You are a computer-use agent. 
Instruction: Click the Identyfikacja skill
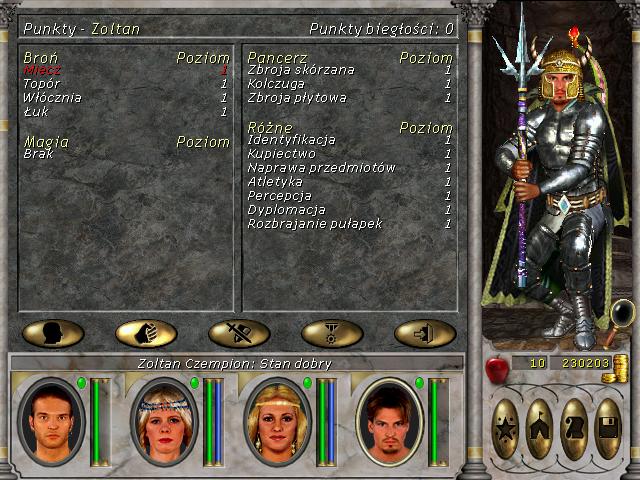[291, 140]
